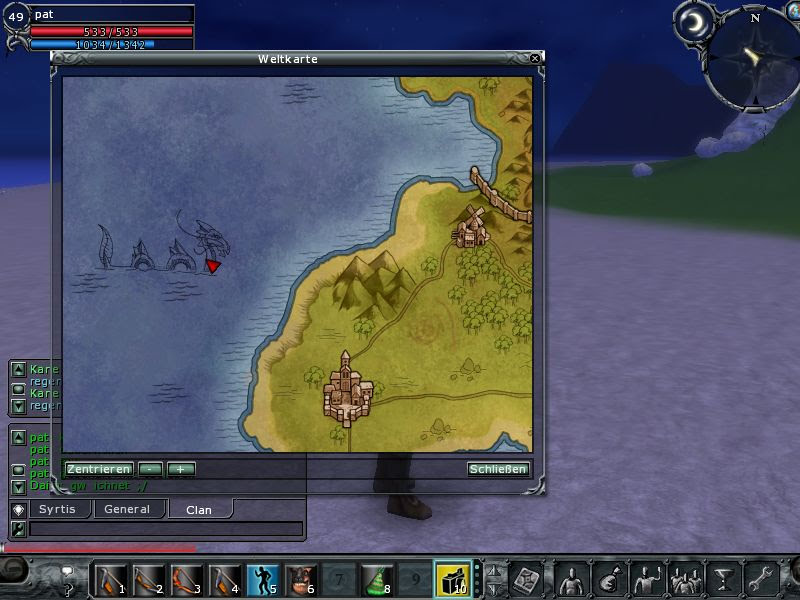Toggle the world map icon in menu bar
This screenshot has height=600, width=800.
[x=527, y=579]
